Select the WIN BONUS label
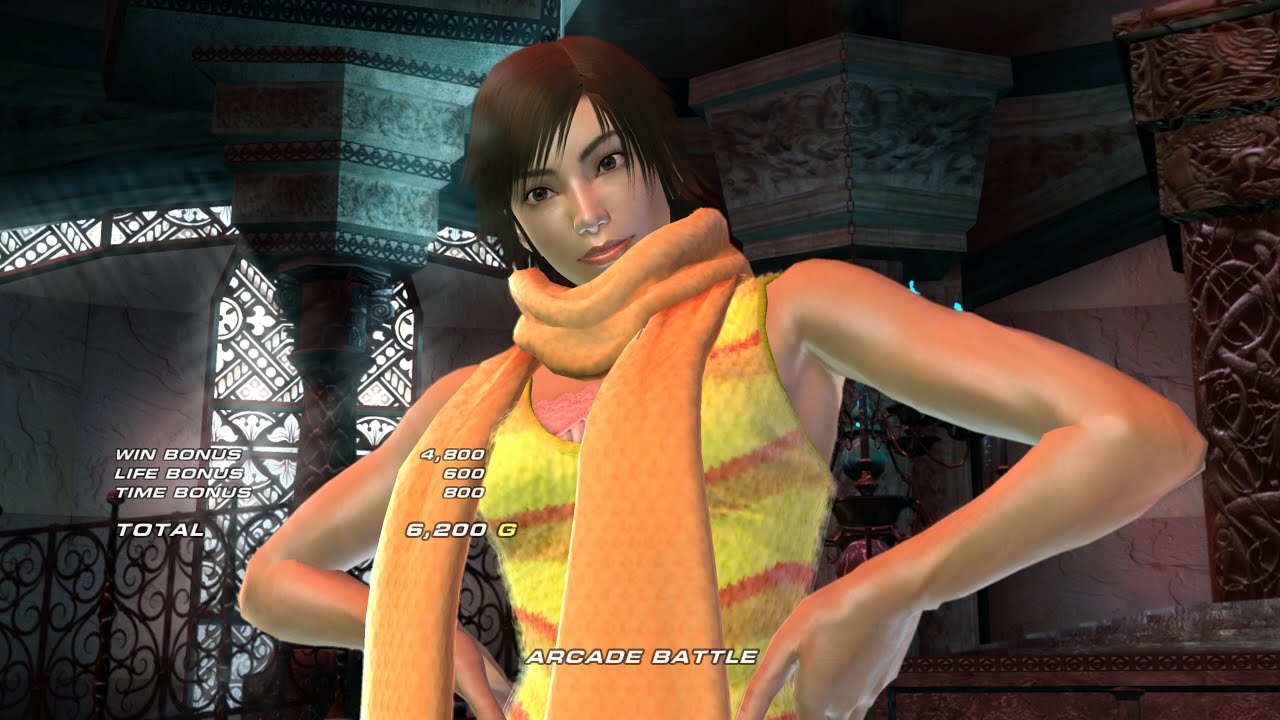Screen dimensions: 1280x720 tap(181, 454)
